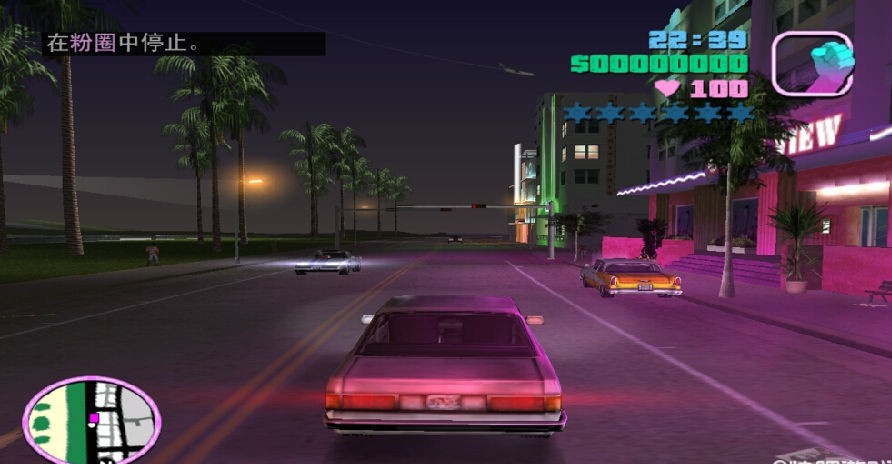Open the circular radar minimap
Image resolution: width=892 pixels, height=464 pixels.
[x=91, y=420]
